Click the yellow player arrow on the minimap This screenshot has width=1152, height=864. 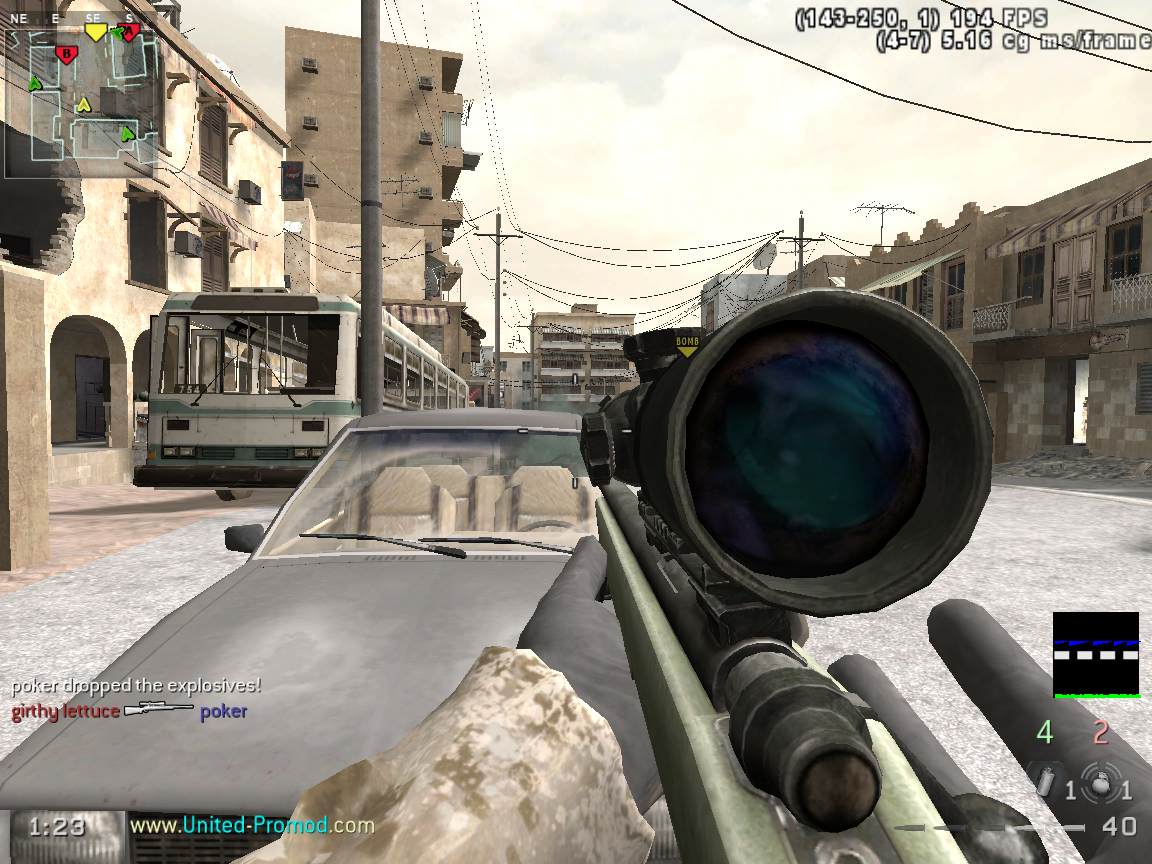[84, 104]
